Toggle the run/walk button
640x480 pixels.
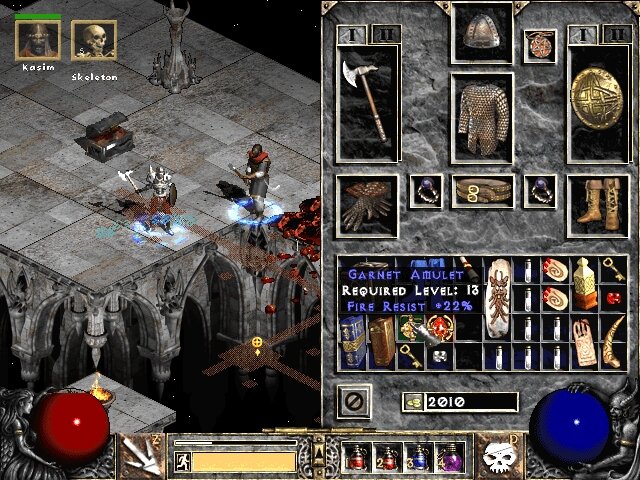(x=183, y=461)
